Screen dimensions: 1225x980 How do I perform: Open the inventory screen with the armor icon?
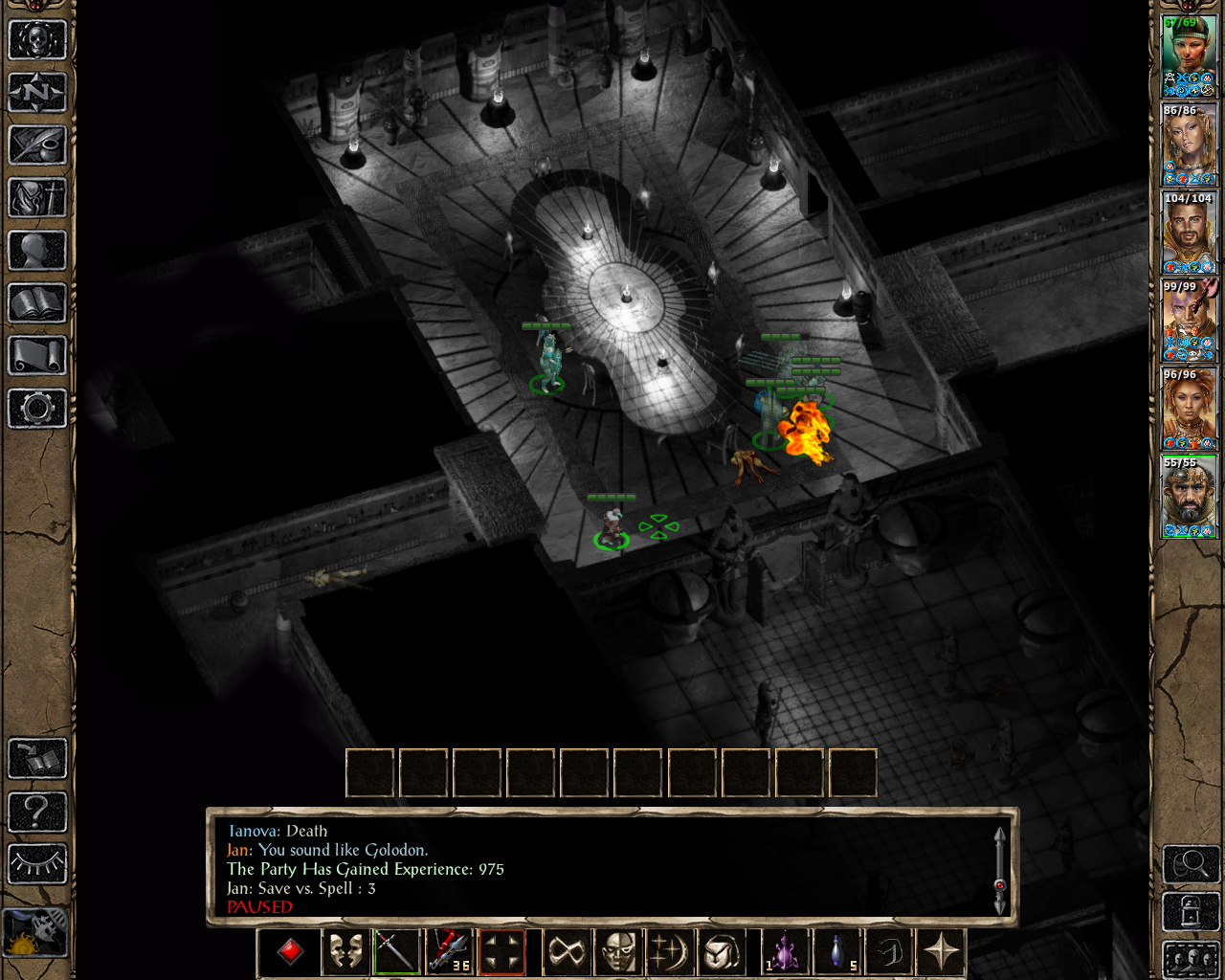(x=37, y=198)
